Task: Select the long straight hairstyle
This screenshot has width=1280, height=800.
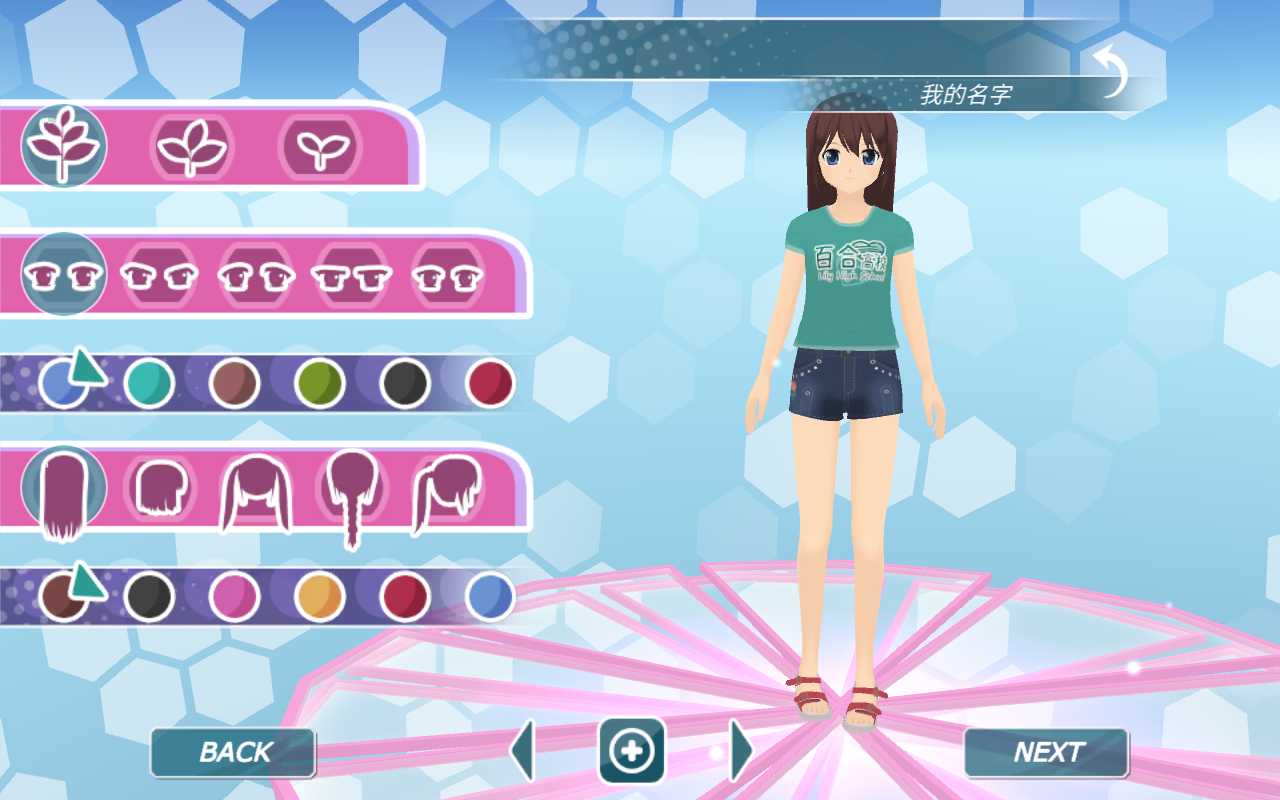Action: (62, 490)
